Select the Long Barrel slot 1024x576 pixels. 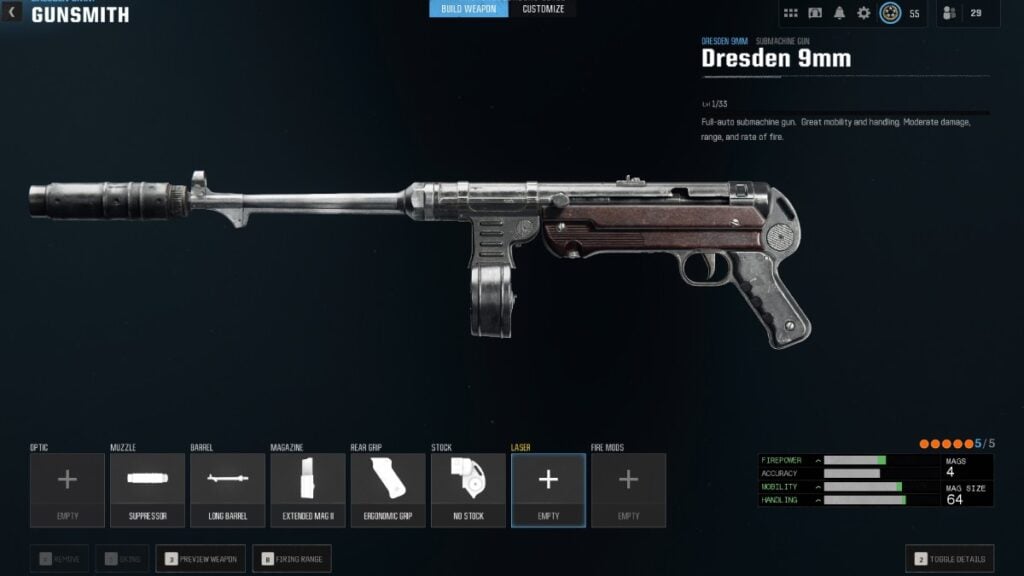[227, 489]
